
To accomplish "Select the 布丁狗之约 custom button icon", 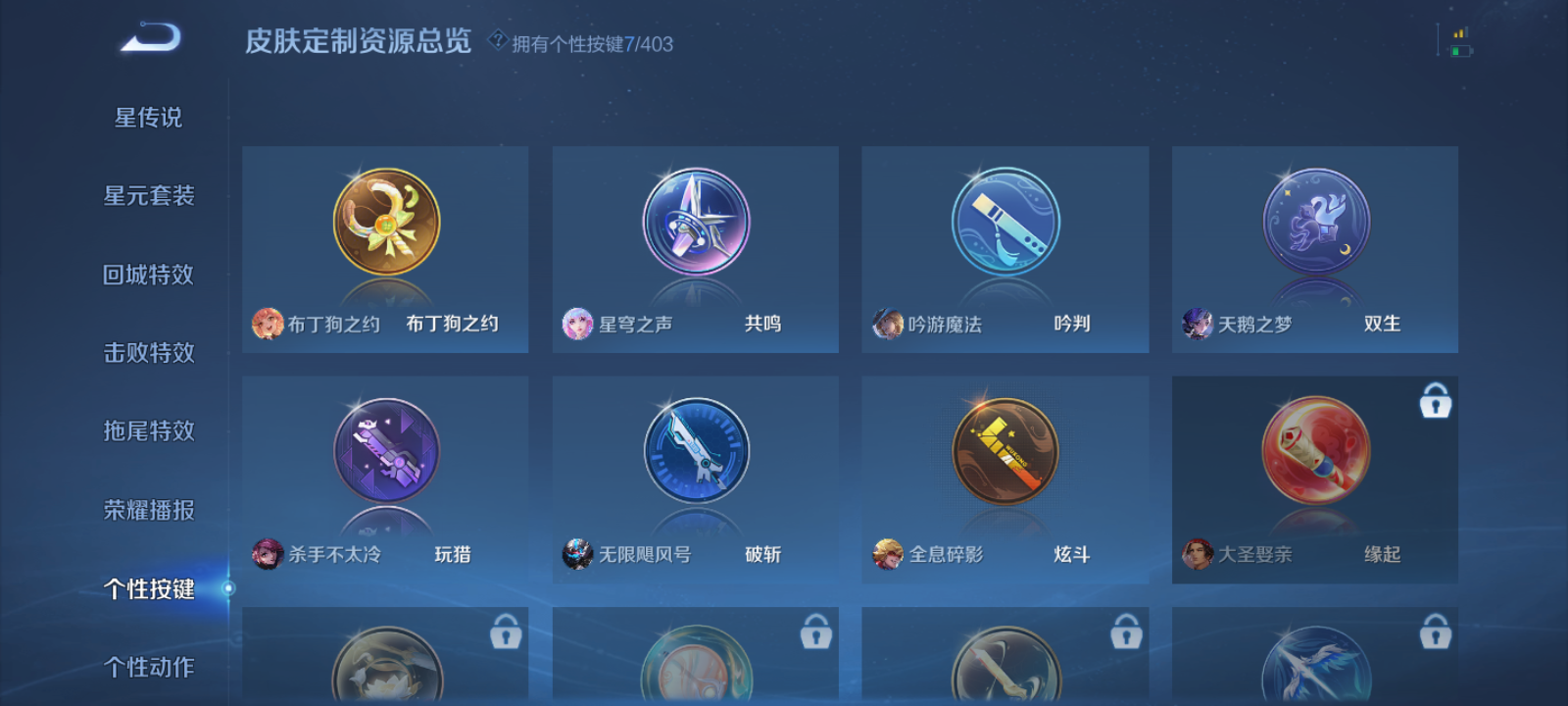I will 384,224.
